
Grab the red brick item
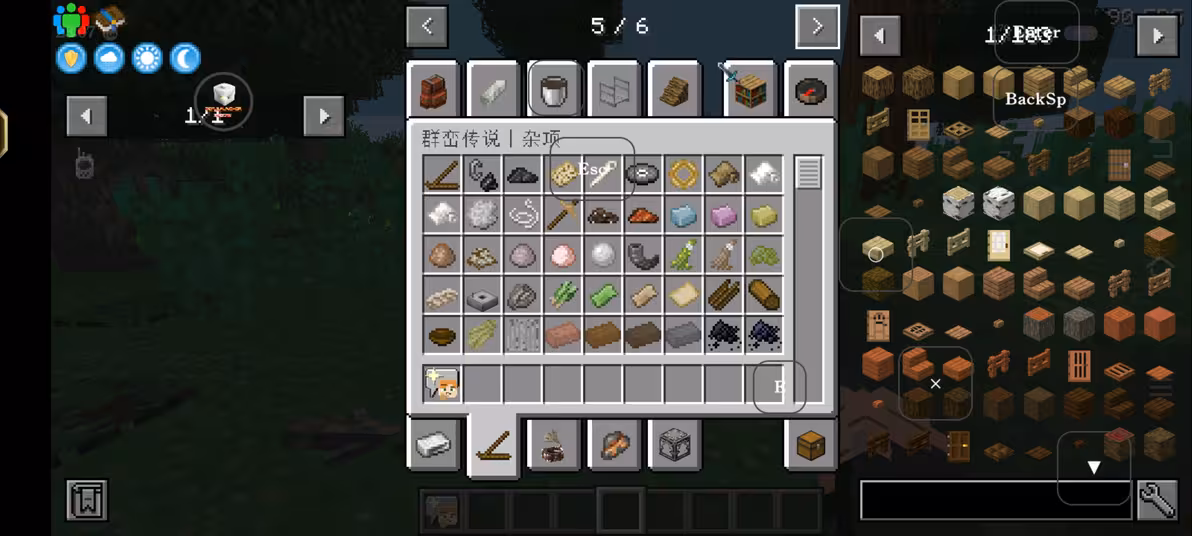point(563,334)
